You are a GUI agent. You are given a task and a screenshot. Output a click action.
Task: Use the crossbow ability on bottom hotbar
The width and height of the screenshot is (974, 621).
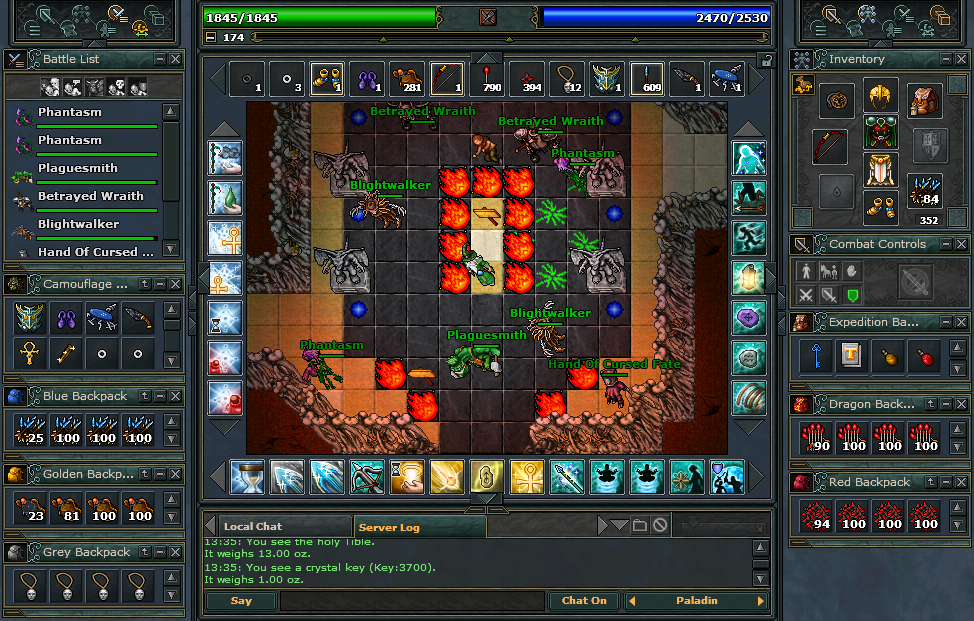366,477
